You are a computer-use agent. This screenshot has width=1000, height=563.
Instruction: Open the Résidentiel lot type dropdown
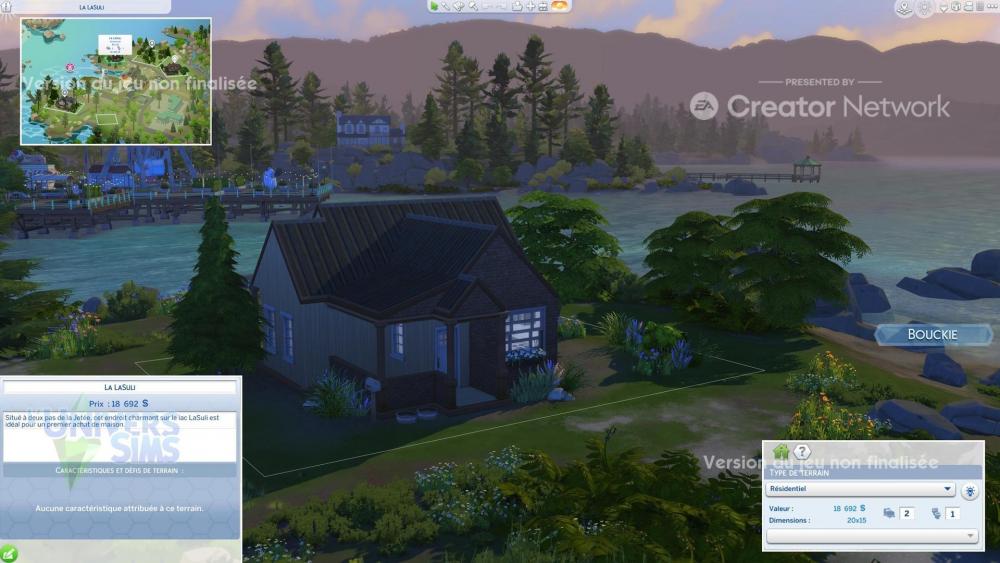click(x=860, y=489)
